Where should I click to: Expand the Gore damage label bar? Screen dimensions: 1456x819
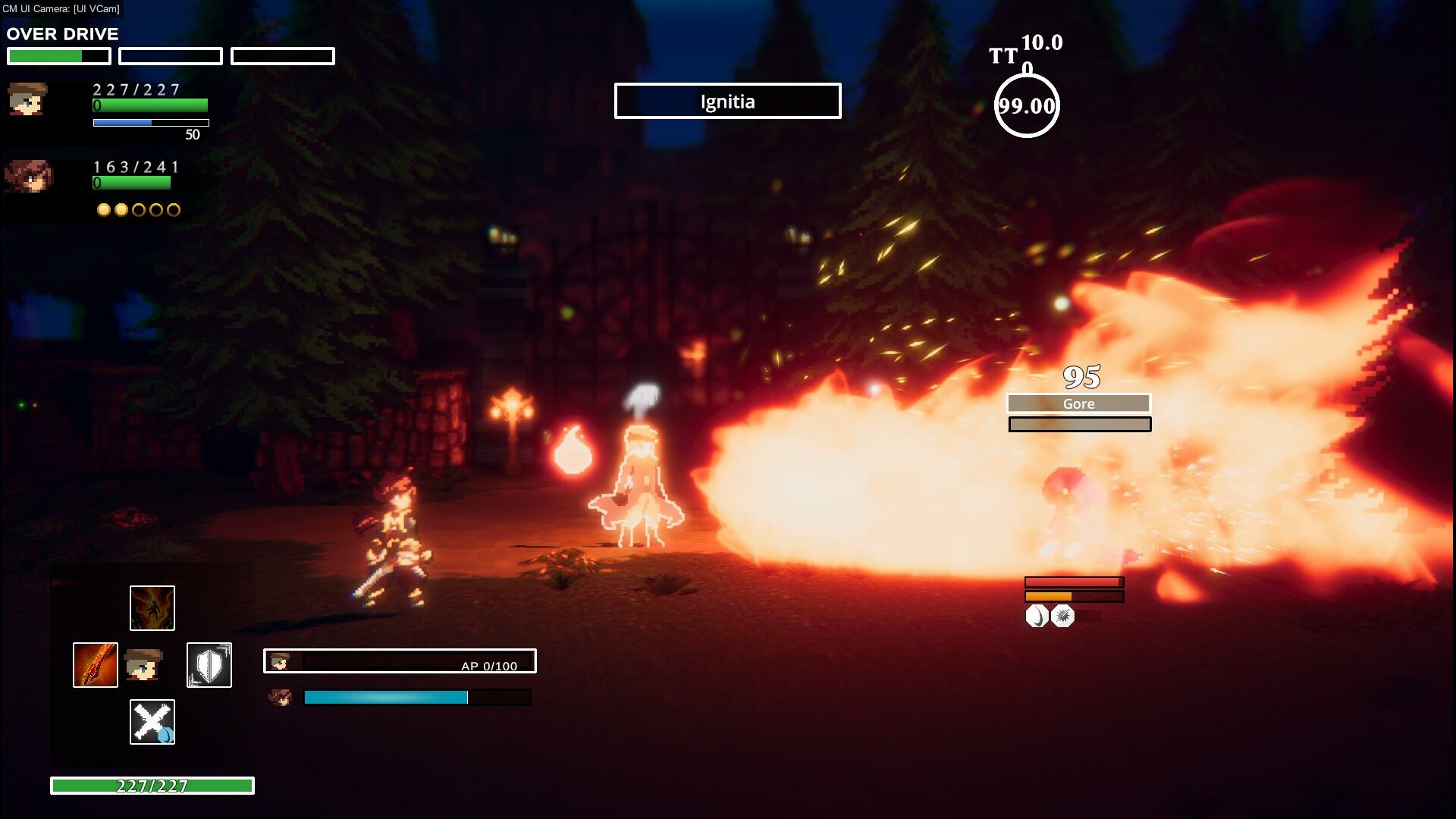click(x=1079, y=403)
